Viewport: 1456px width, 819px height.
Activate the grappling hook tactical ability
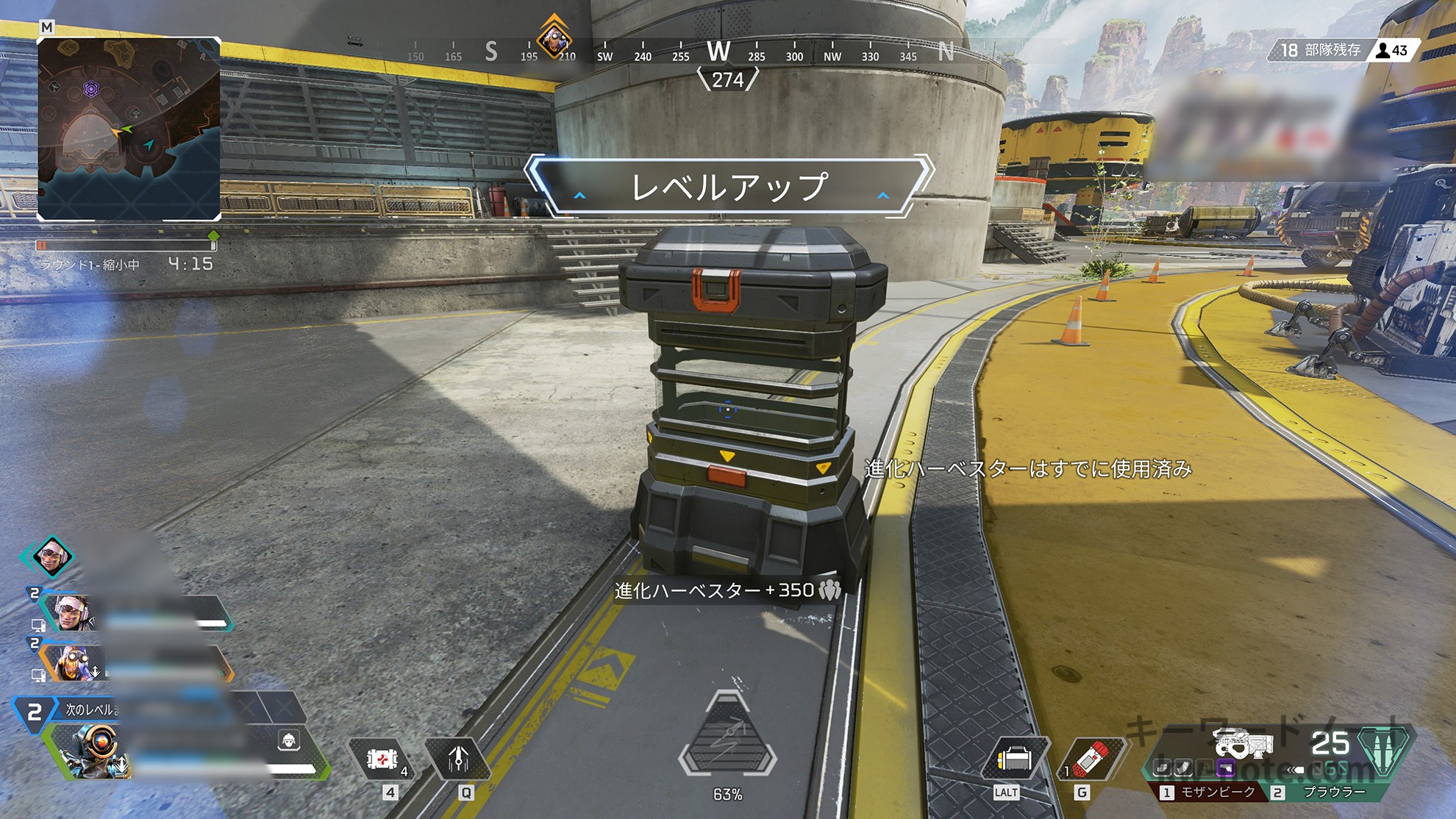(458, 759)
